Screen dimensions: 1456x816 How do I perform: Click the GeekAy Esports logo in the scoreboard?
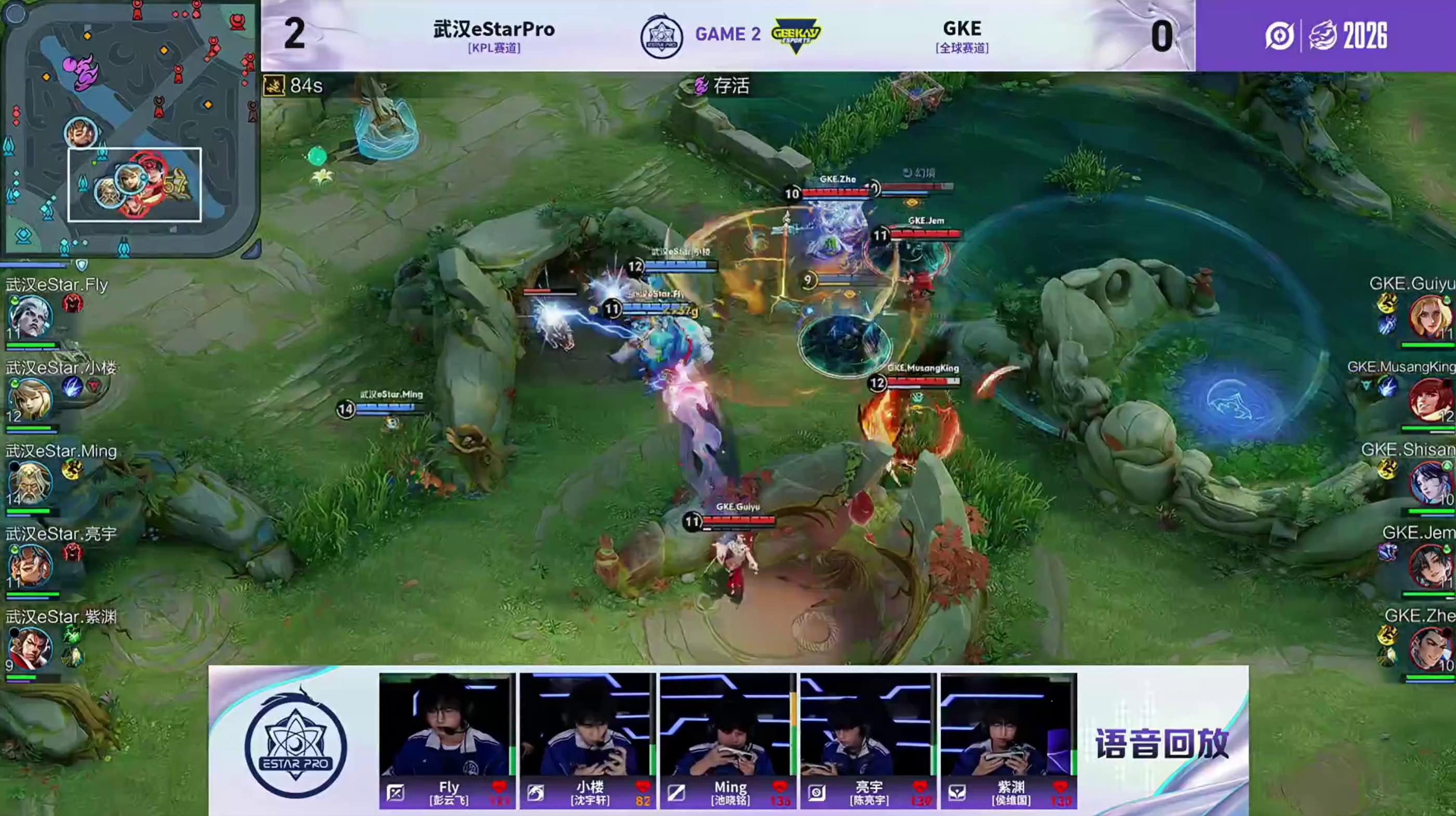(x=796, y=35)
